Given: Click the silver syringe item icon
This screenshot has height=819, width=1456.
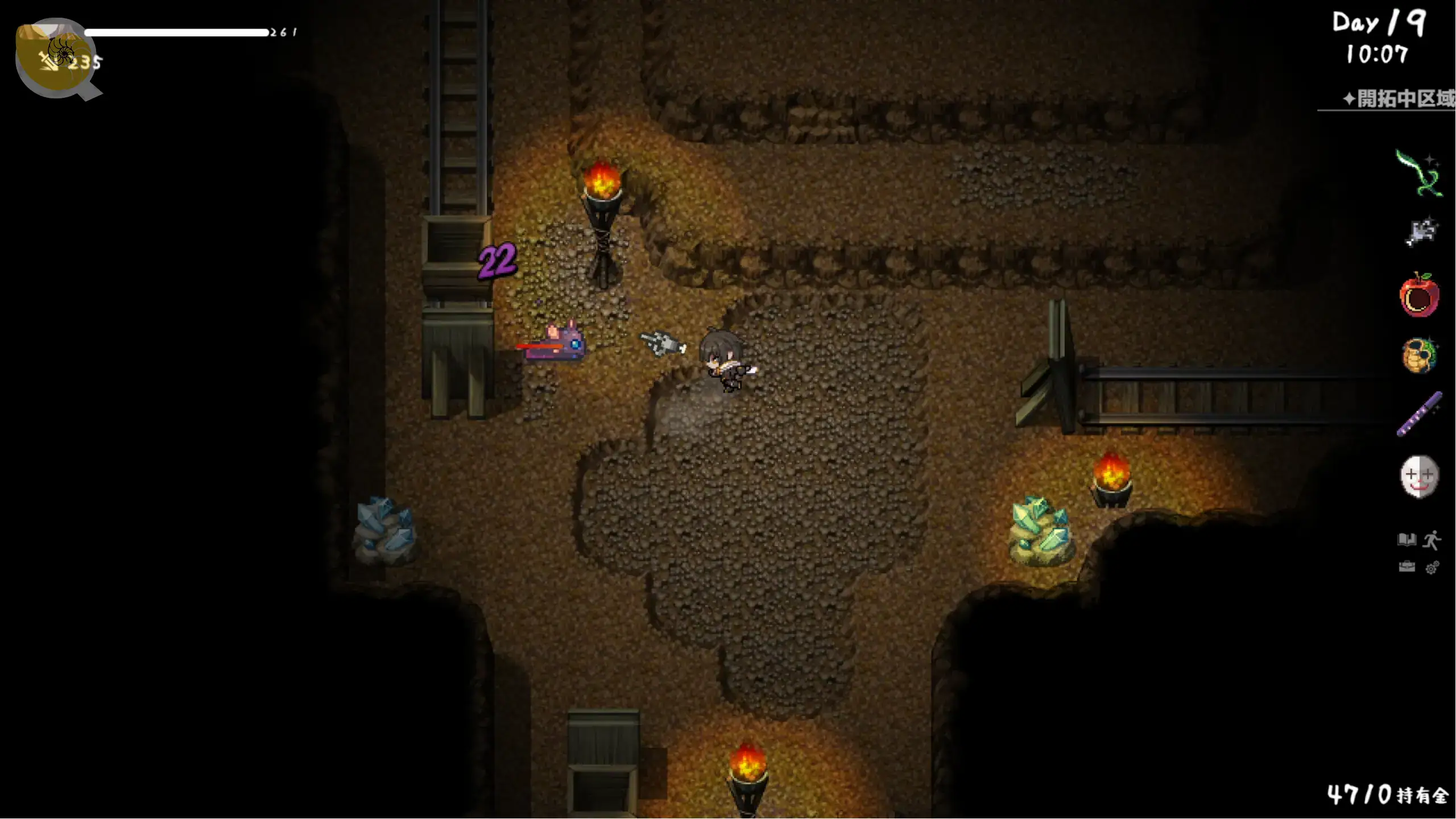Looking at the screenshot, I should [1420, 232].
